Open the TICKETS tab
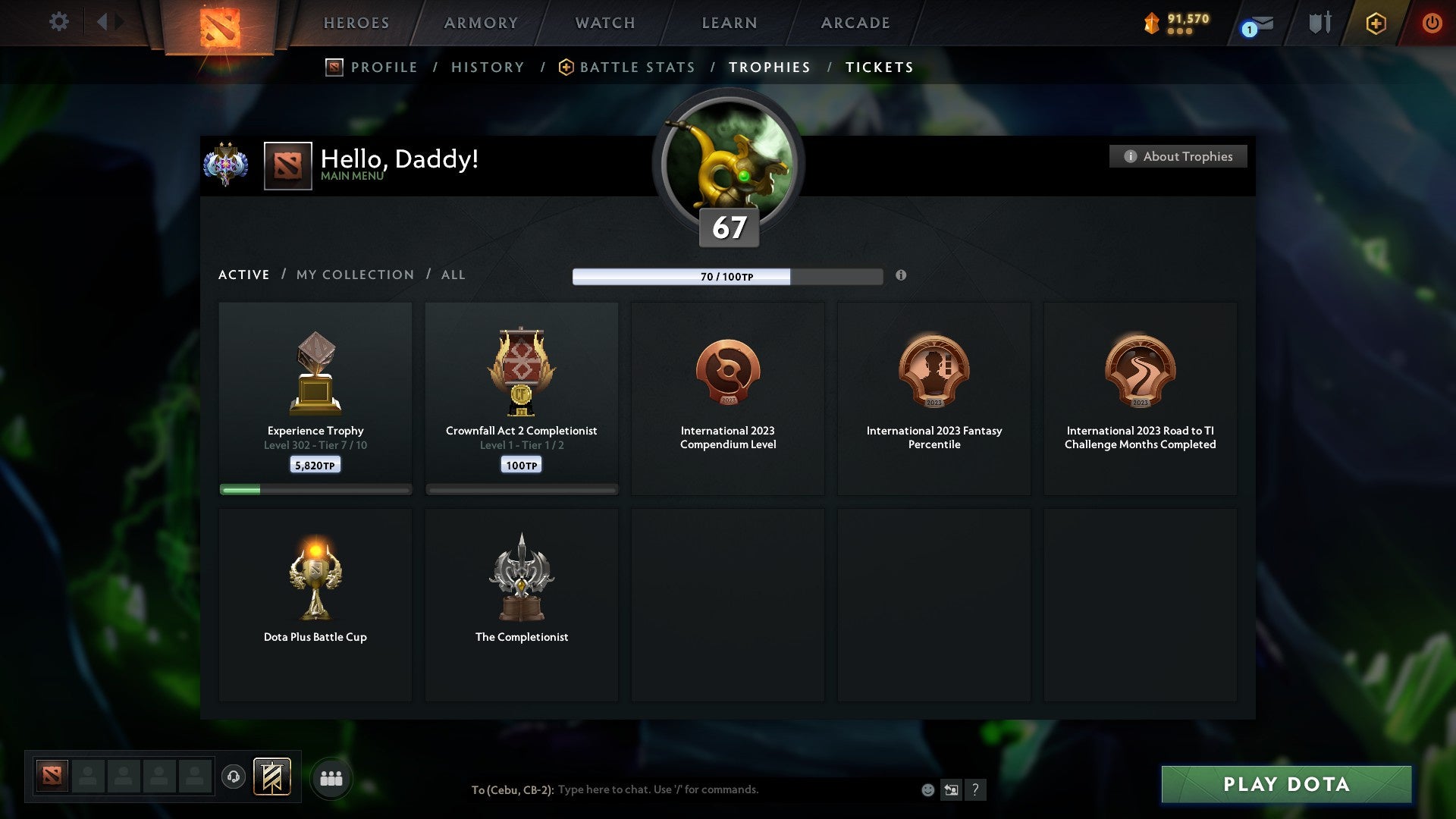1456x819 pixels. click(878, 67)
